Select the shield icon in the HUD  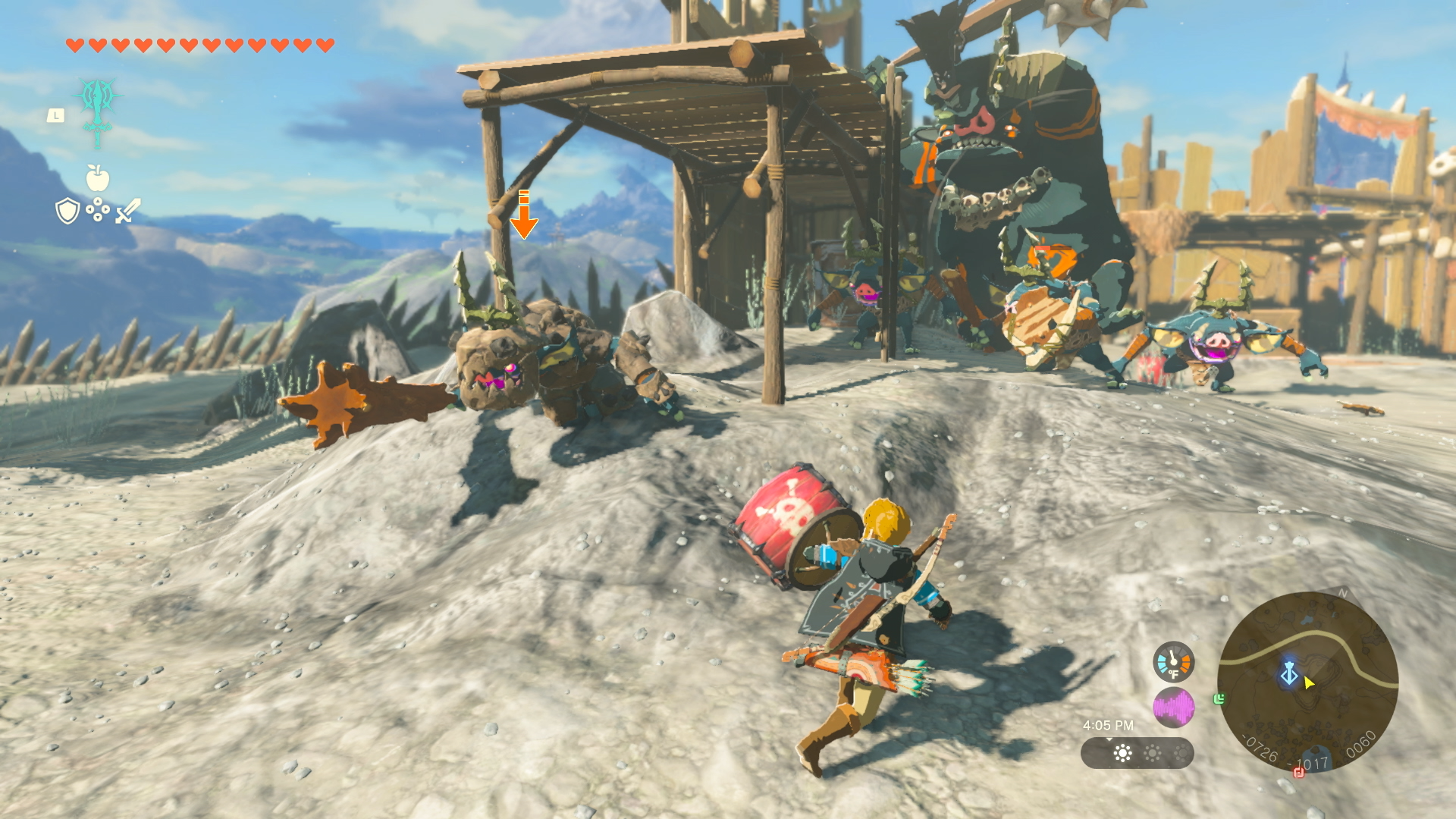click(67, 212)
